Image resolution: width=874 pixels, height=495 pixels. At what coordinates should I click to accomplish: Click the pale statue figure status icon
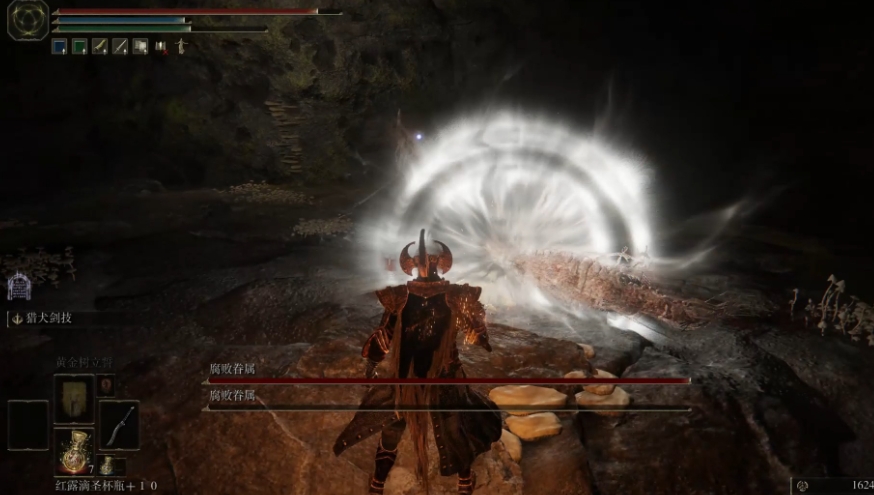[x=181, y=46]
